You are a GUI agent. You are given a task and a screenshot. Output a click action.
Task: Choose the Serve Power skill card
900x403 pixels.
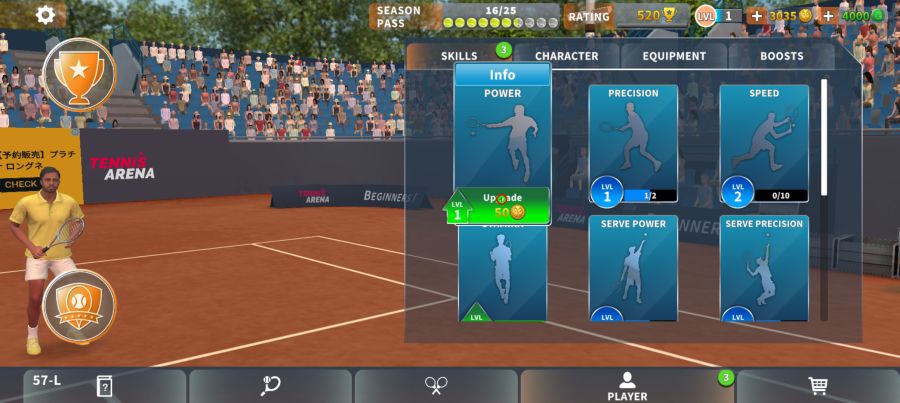point(633,268)
